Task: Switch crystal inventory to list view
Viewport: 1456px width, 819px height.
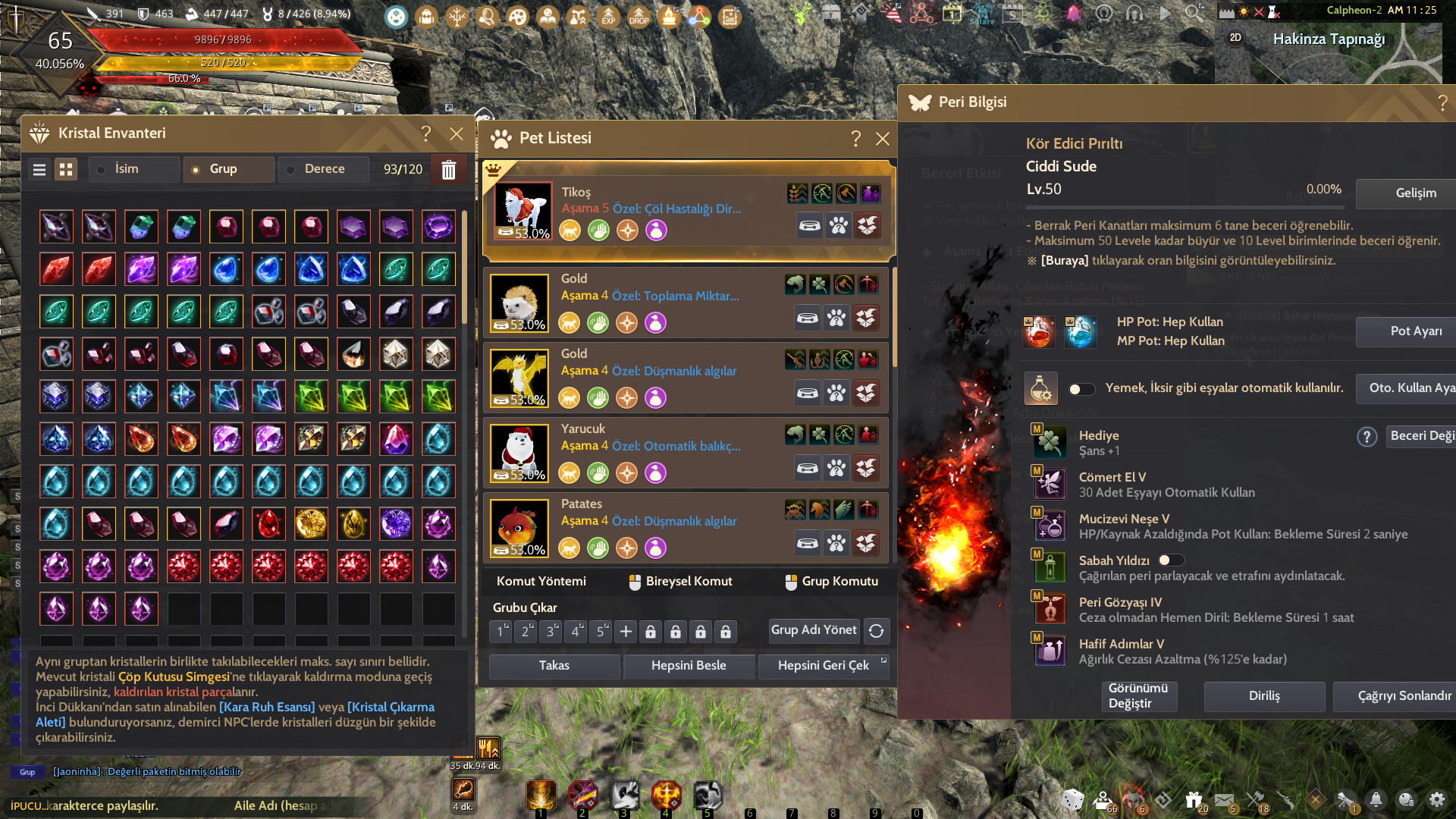Action: click(x=39, y=170)
